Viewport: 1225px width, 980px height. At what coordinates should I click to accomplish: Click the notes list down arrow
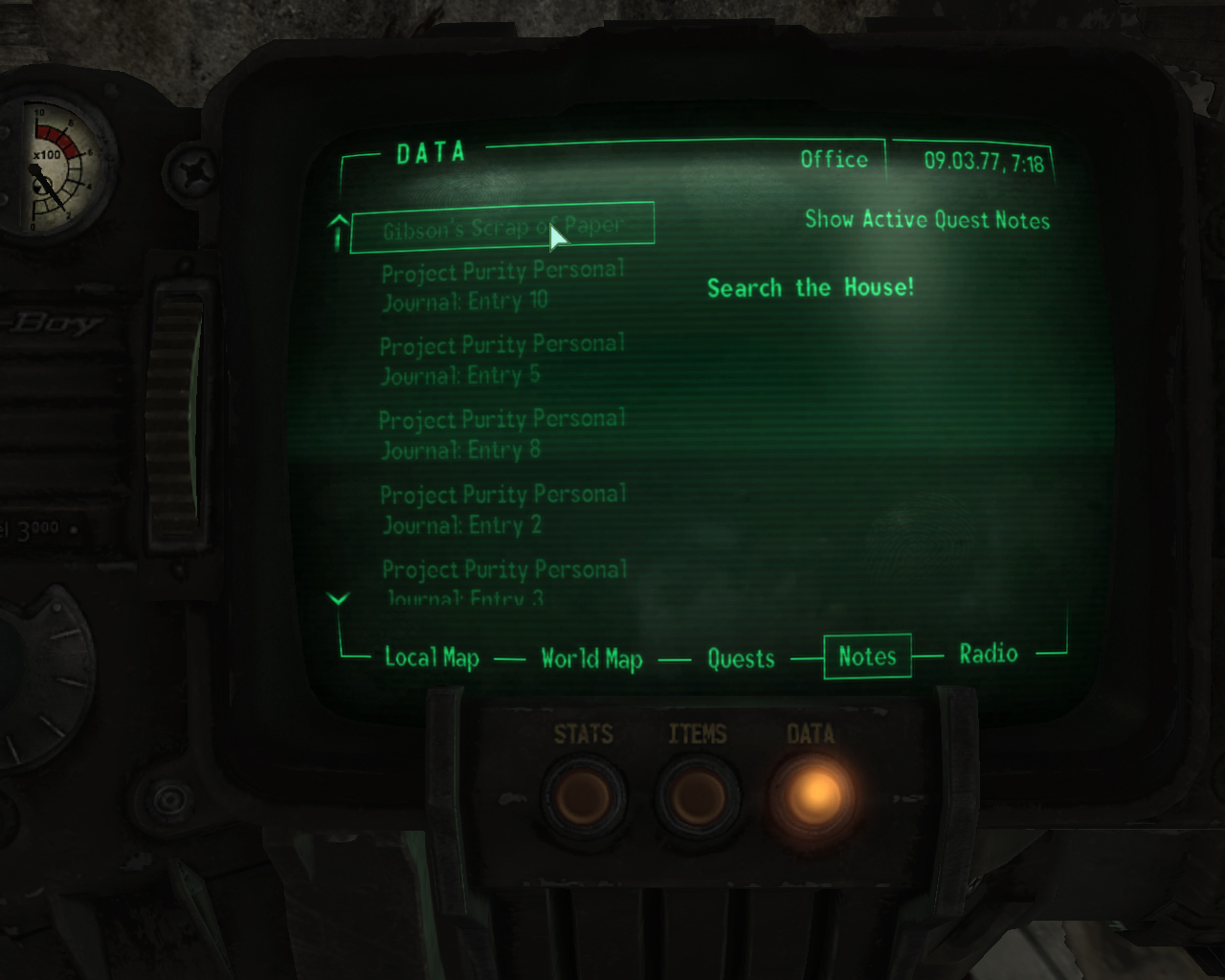[338, 599]
